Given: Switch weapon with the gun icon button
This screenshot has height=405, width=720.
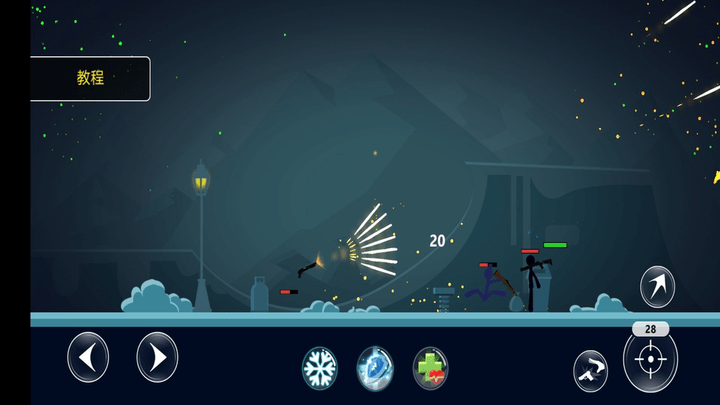Looking at the screenshot, I should pos(590,370).
